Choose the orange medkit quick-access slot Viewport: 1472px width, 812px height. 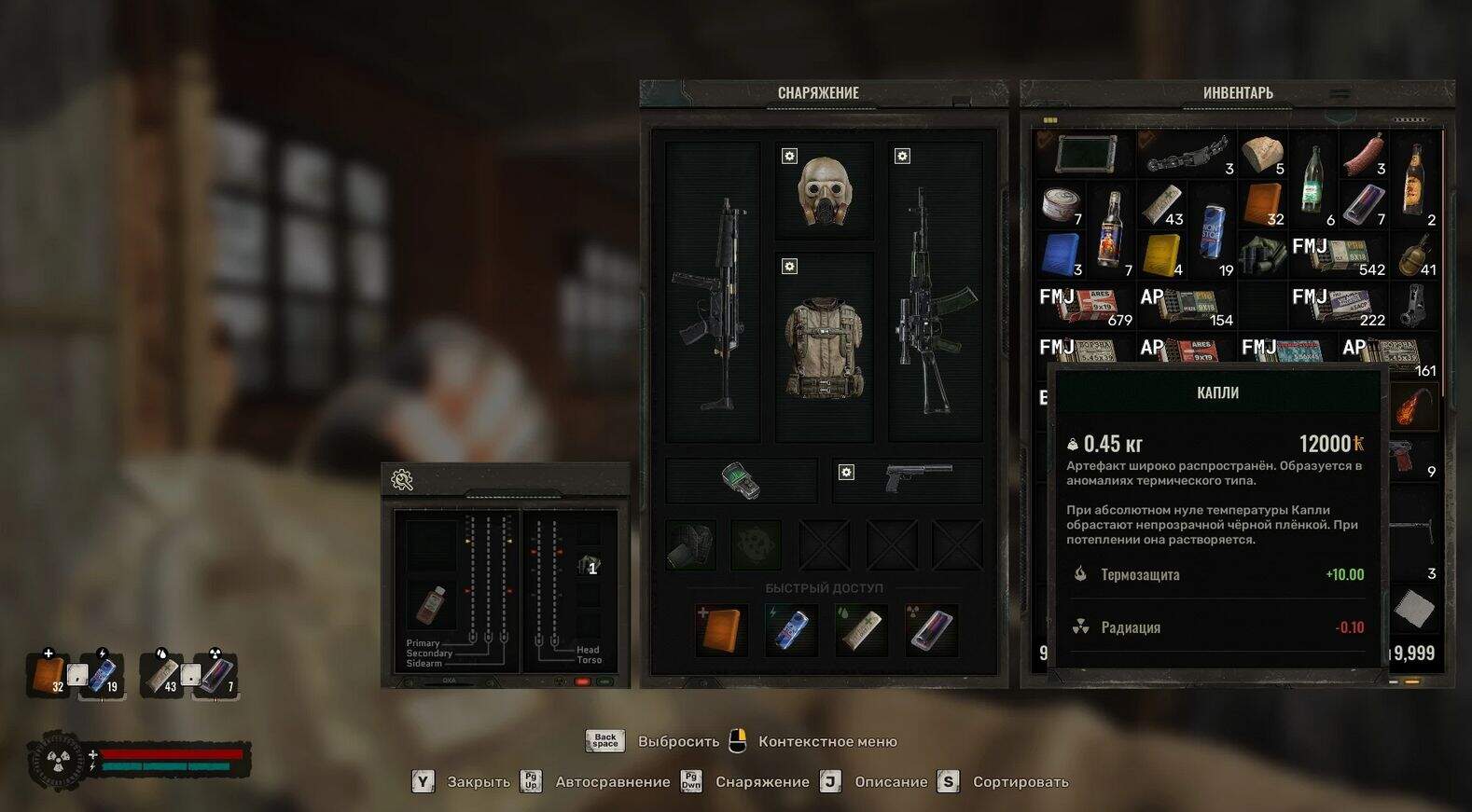point(722,629)
